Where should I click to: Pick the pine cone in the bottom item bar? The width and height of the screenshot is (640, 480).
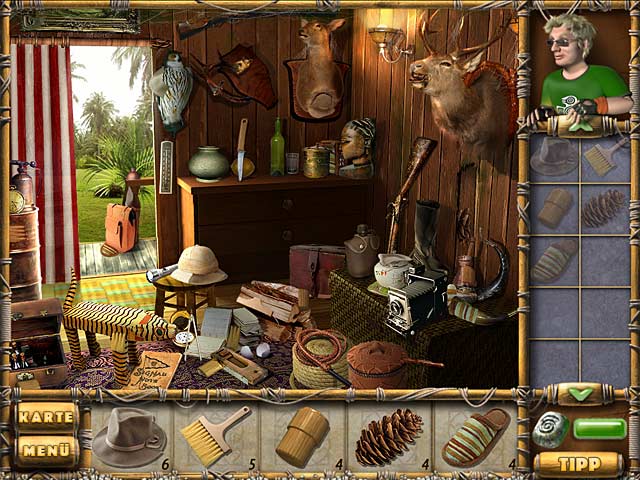tap(388, 436)
